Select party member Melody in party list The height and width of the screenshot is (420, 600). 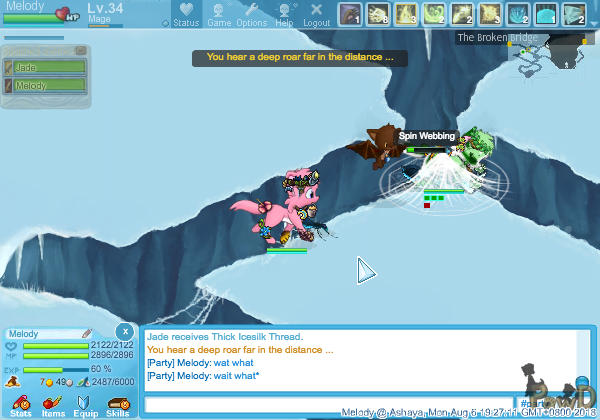tap(46, 85)
